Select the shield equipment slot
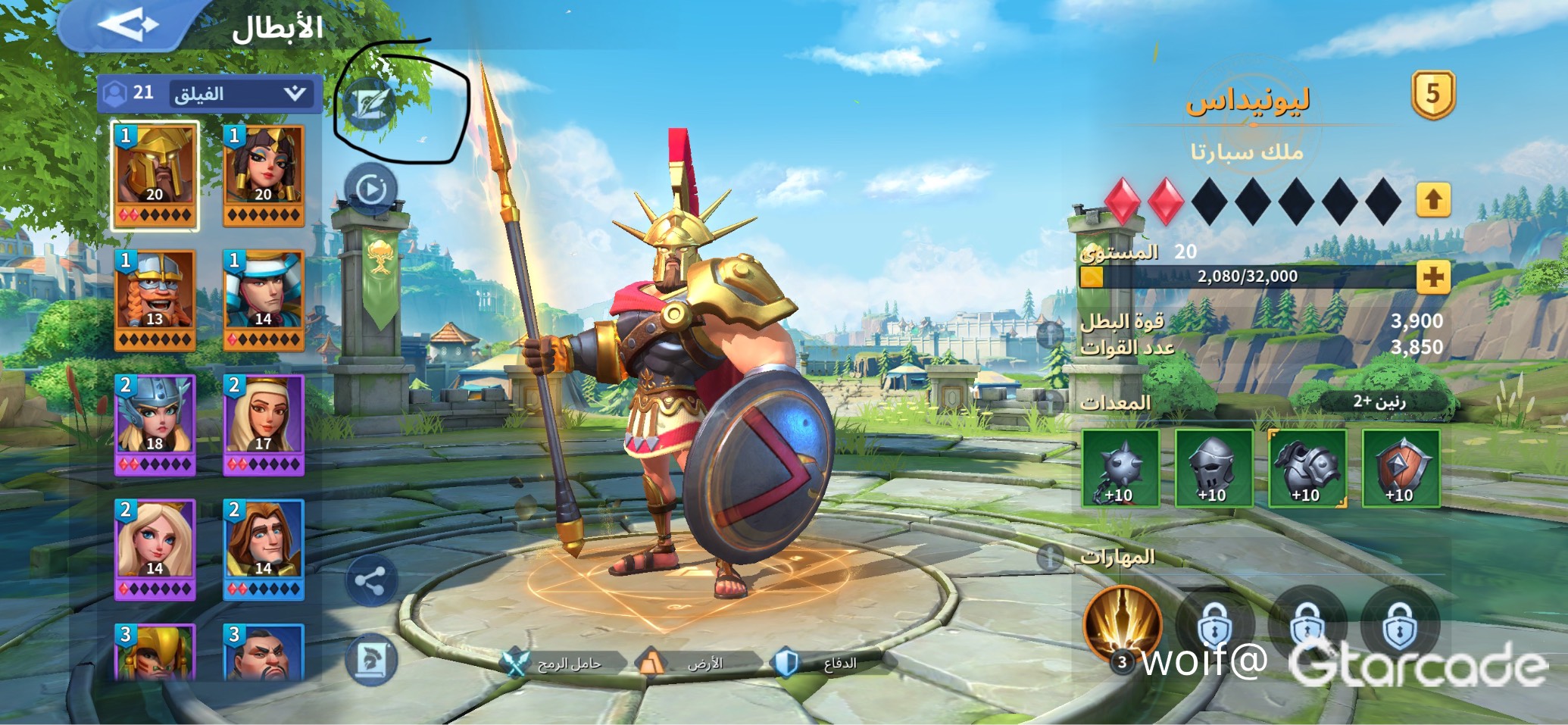 [x=1401, y=468]
